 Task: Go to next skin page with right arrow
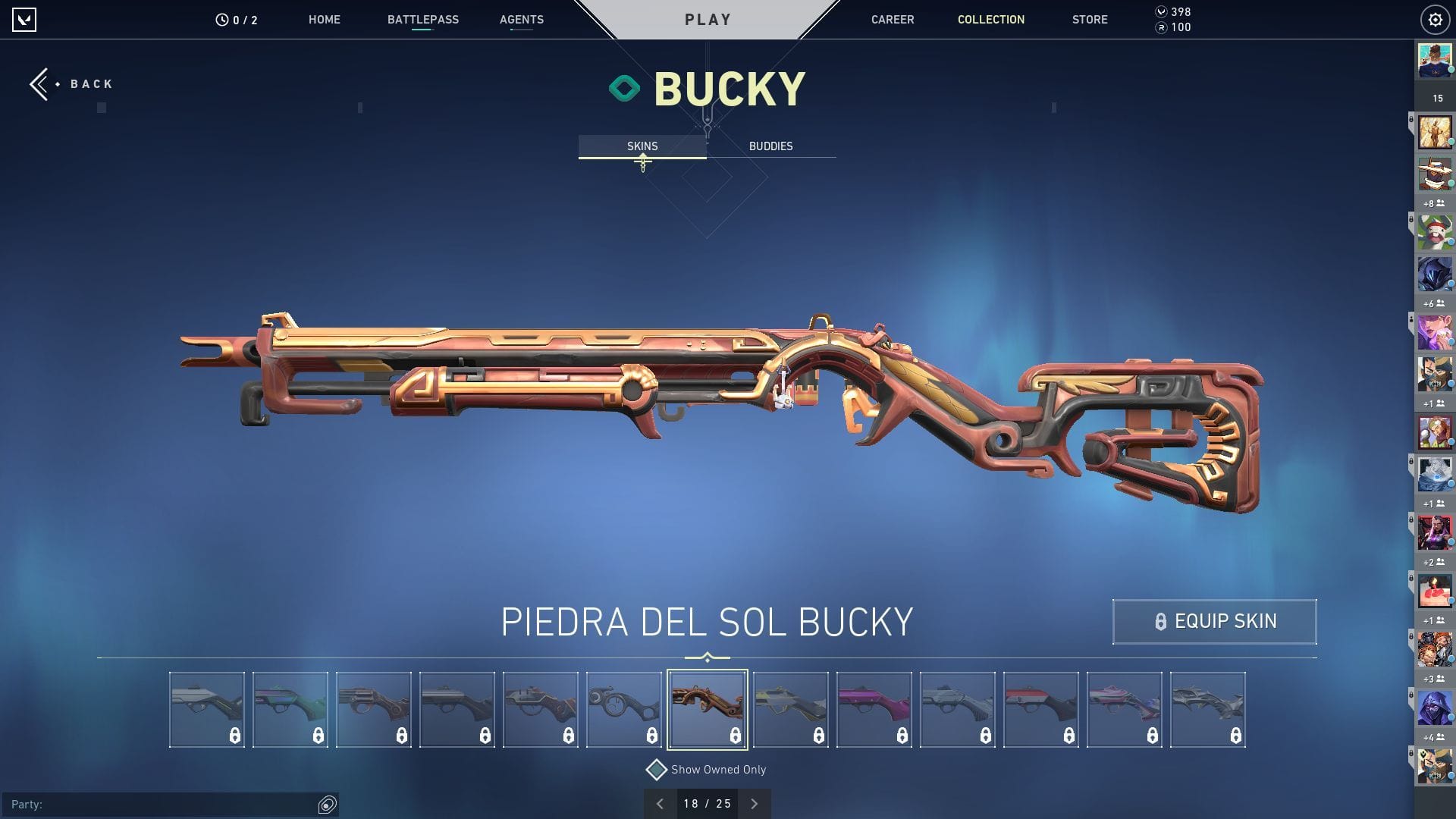click(x=754, y=803)
